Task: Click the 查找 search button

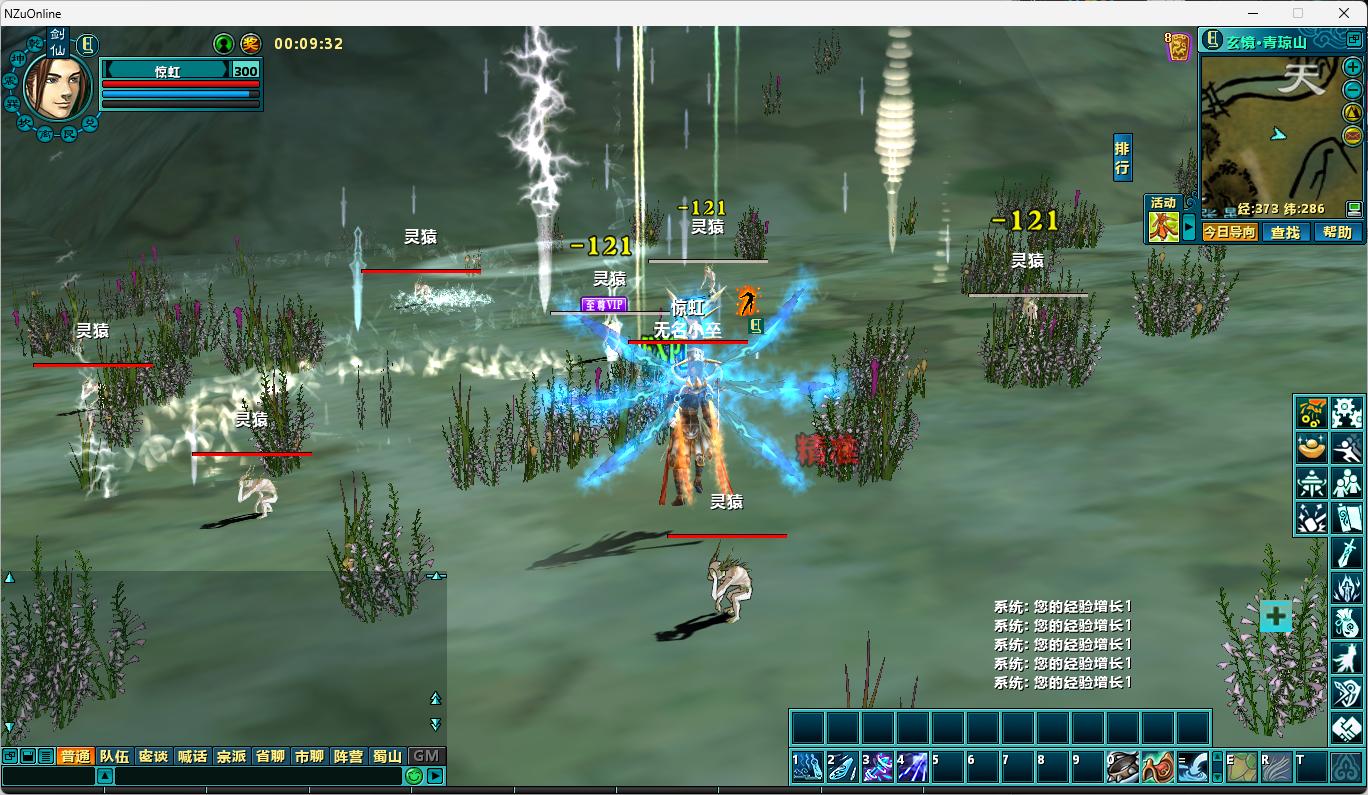Action: pyautogui.click(x=1285, y=232)
